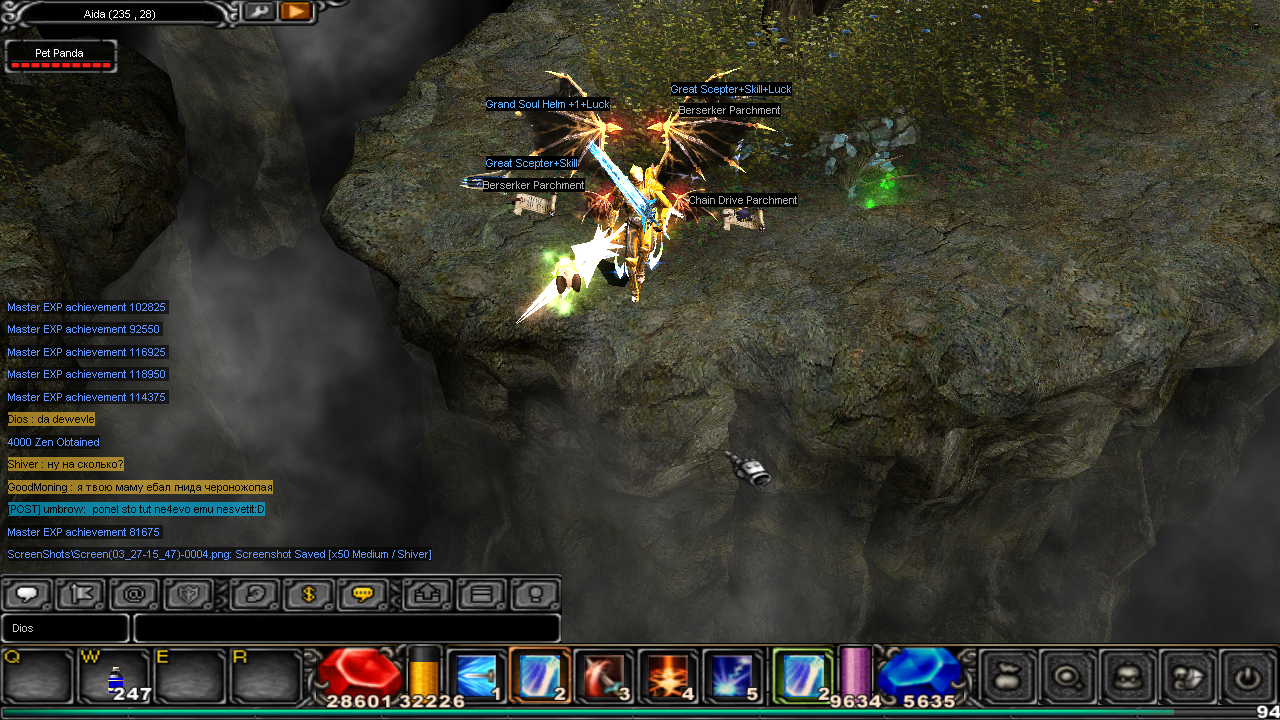This screenshot has width=1280, height=720.
Task: Toggle the @ symbol chat button
Action: coord(135,594)
